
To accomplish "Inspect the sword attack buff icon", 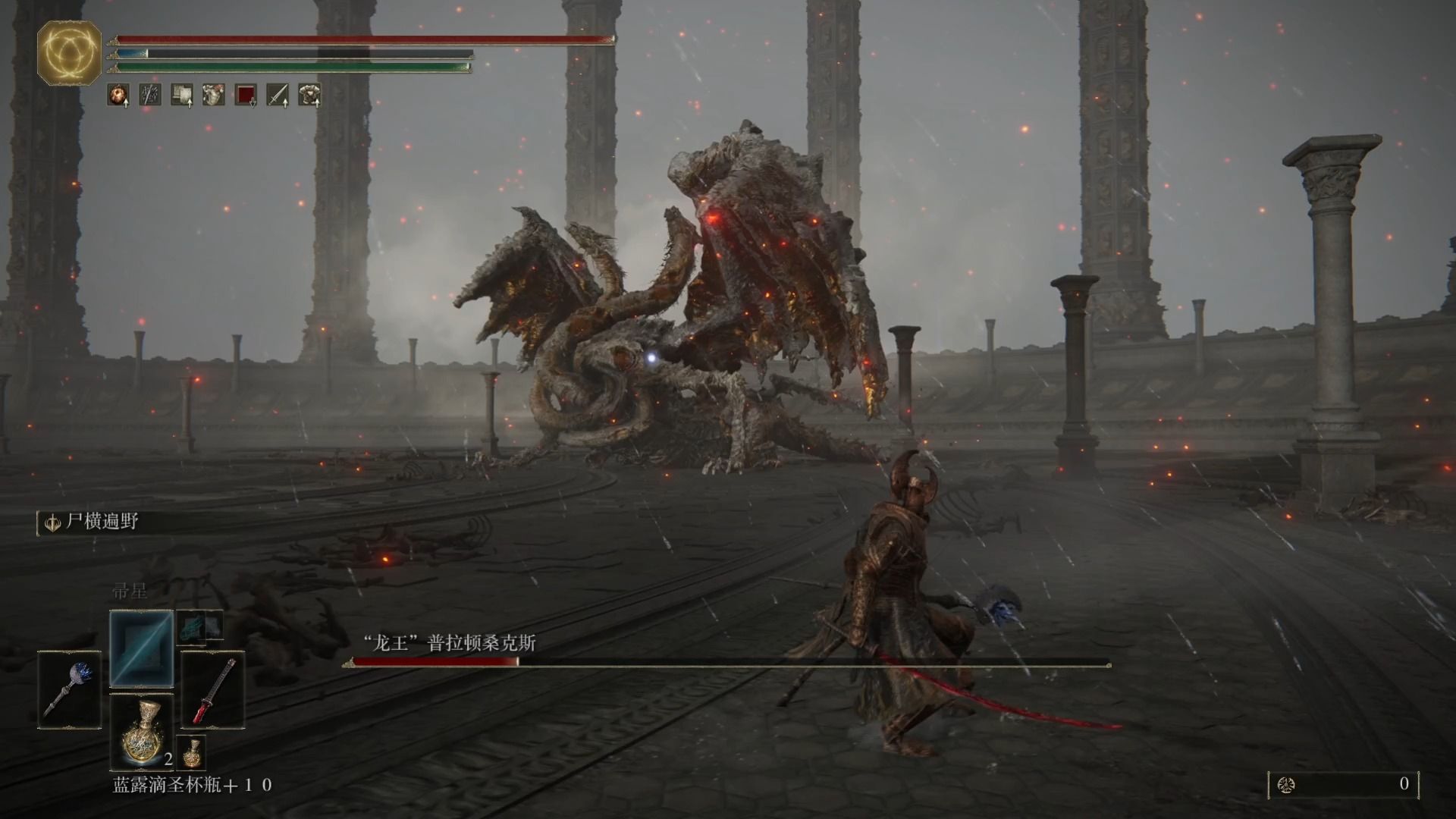I will [x=278, y=95].
